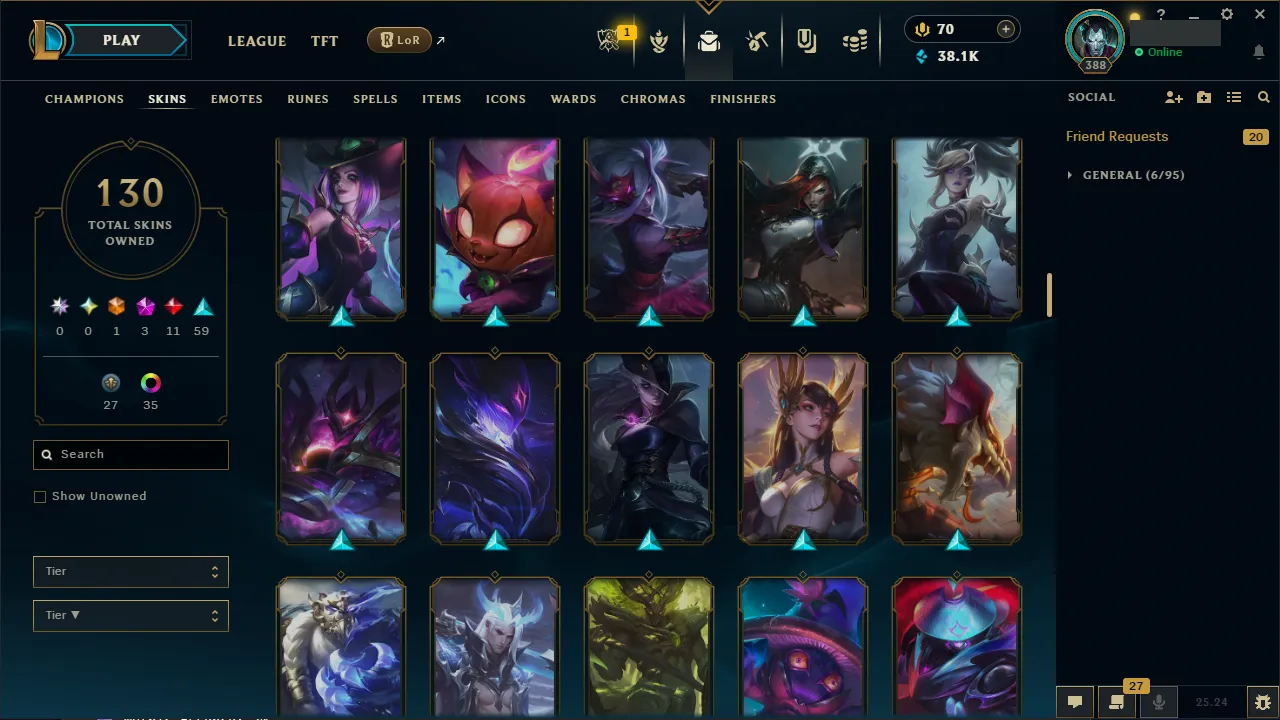Open the first Tier filter dropdown

pos(130,571)
